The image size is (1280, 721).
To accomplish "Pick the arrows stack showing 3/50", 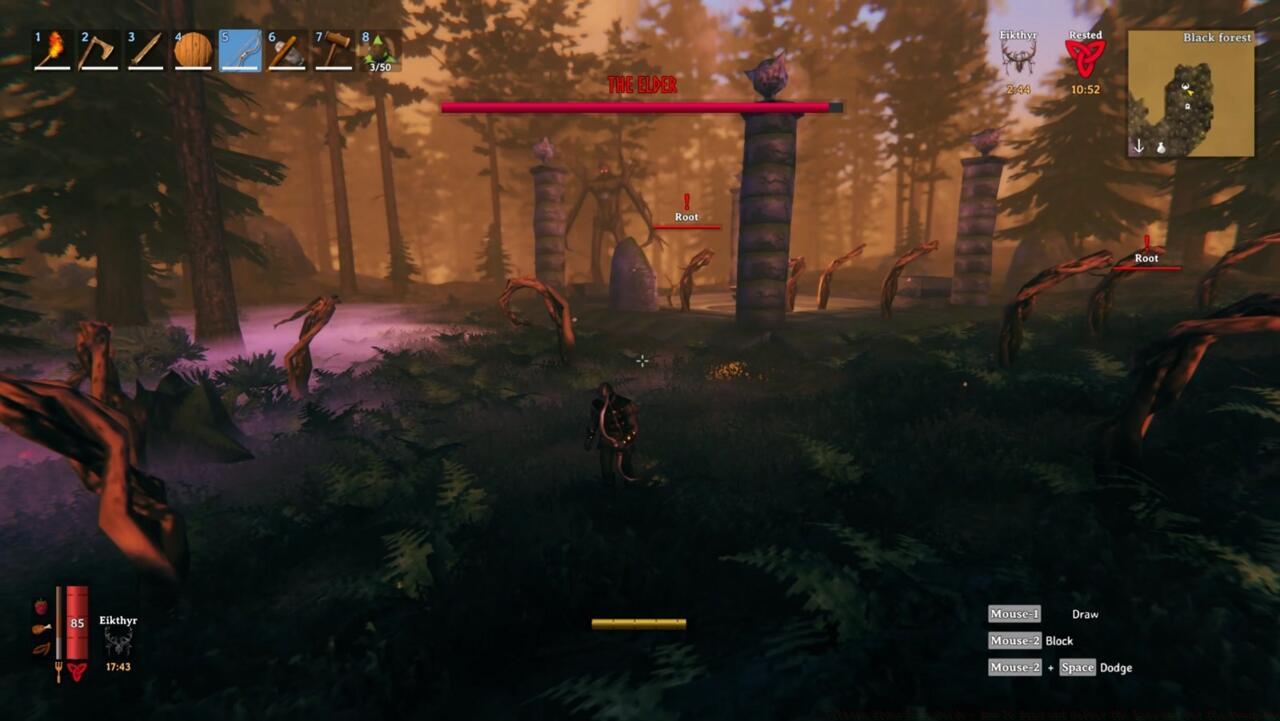I will coord(381,50).
